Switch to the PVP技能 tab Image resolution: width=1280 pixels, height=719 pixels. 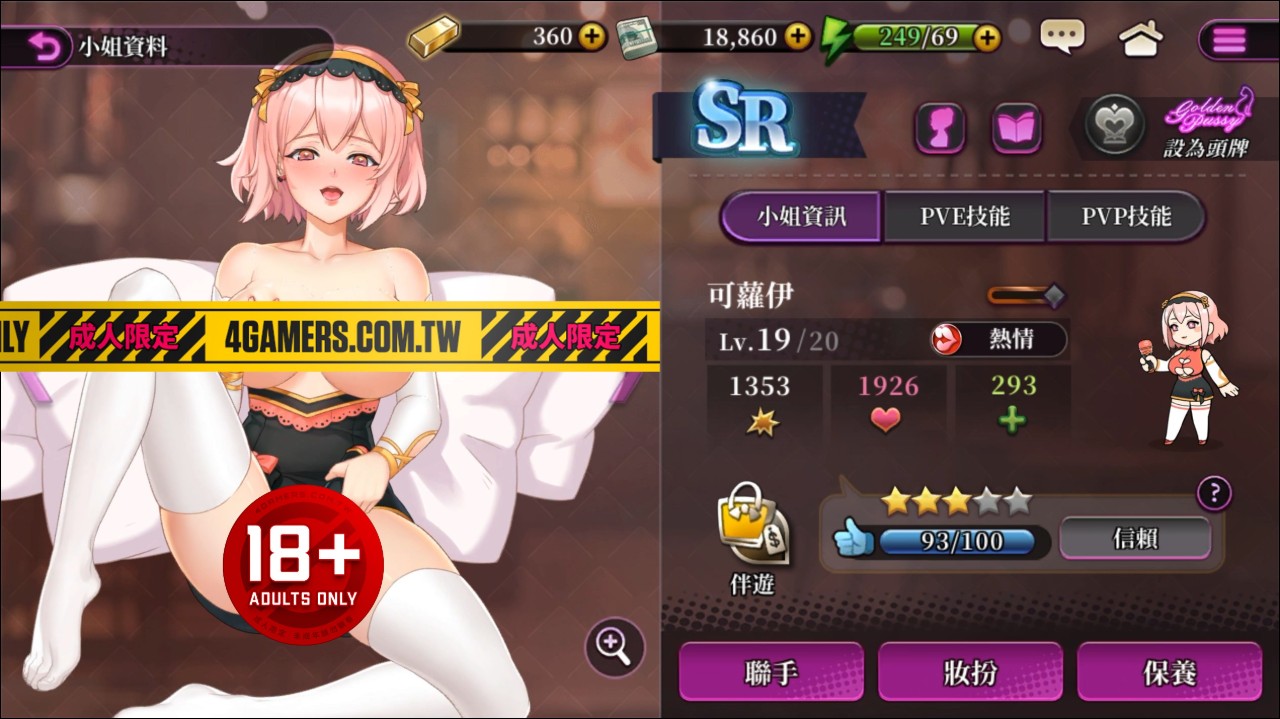click(x=1126, y=216)
